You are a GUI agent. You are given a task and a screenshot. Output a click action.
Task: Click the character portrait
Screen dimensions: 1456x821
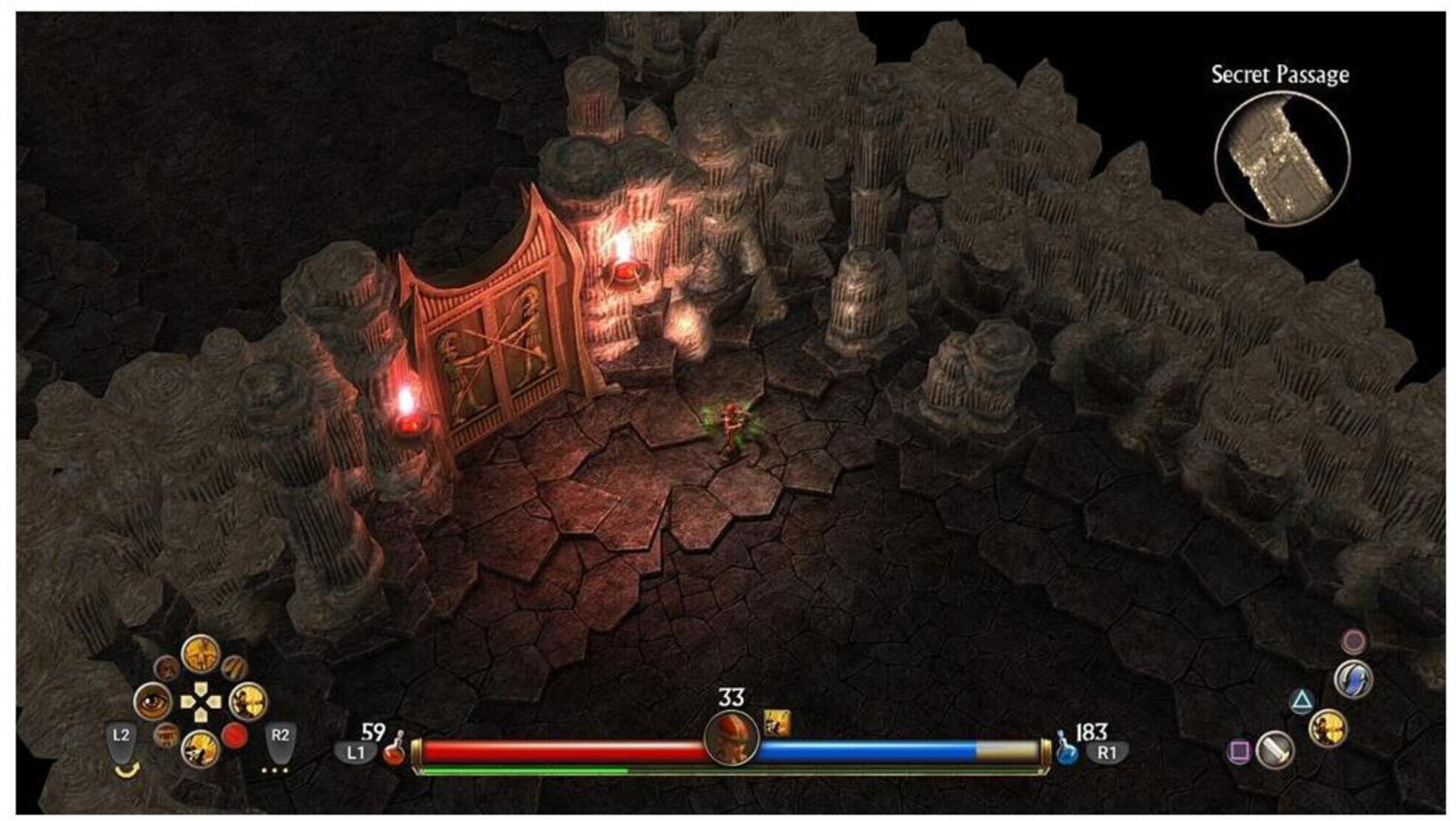[731, 739]
